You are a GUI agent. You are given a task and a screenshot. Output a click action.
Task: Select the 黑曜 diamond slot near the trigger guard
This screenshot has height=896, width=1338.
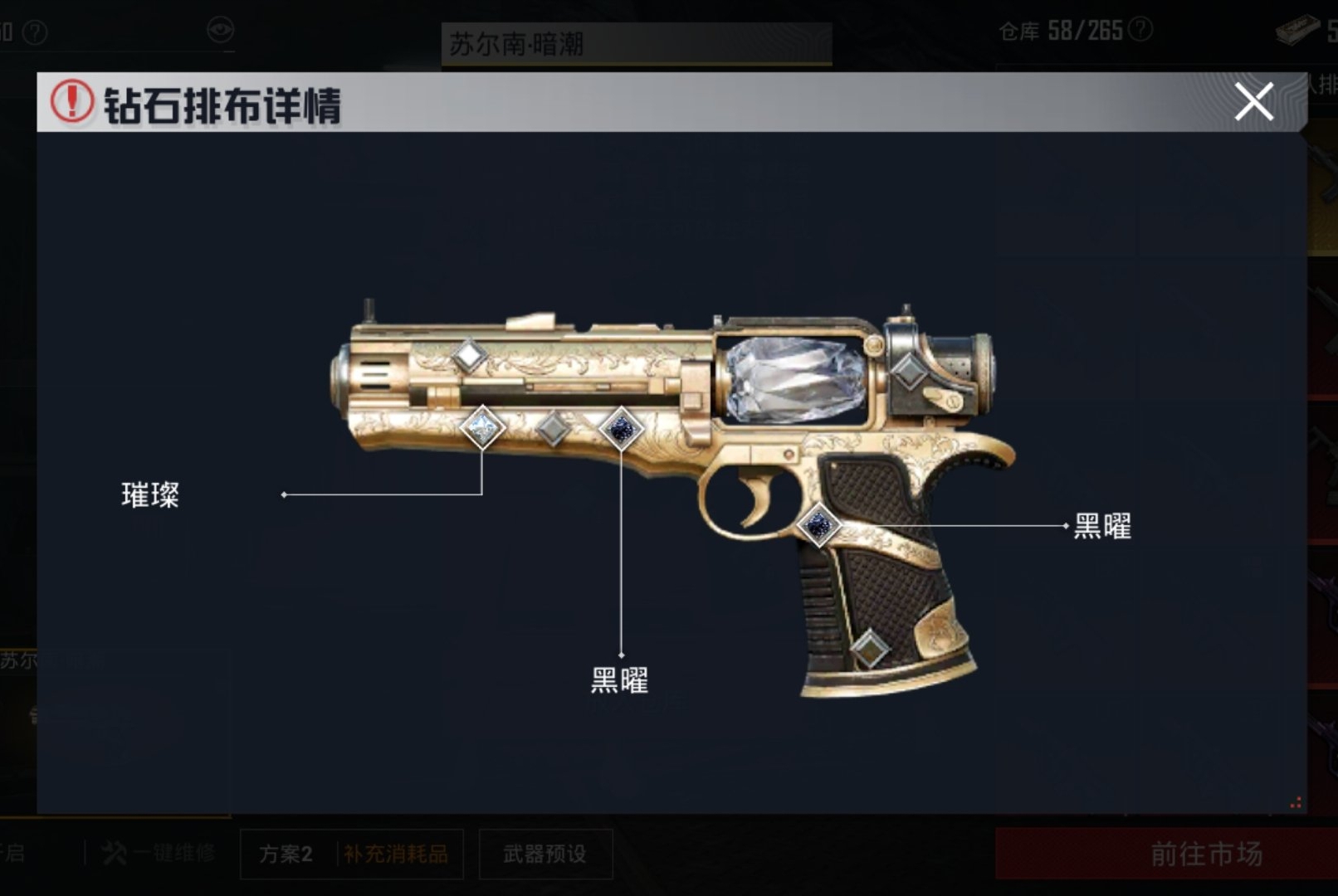(621, 429)
